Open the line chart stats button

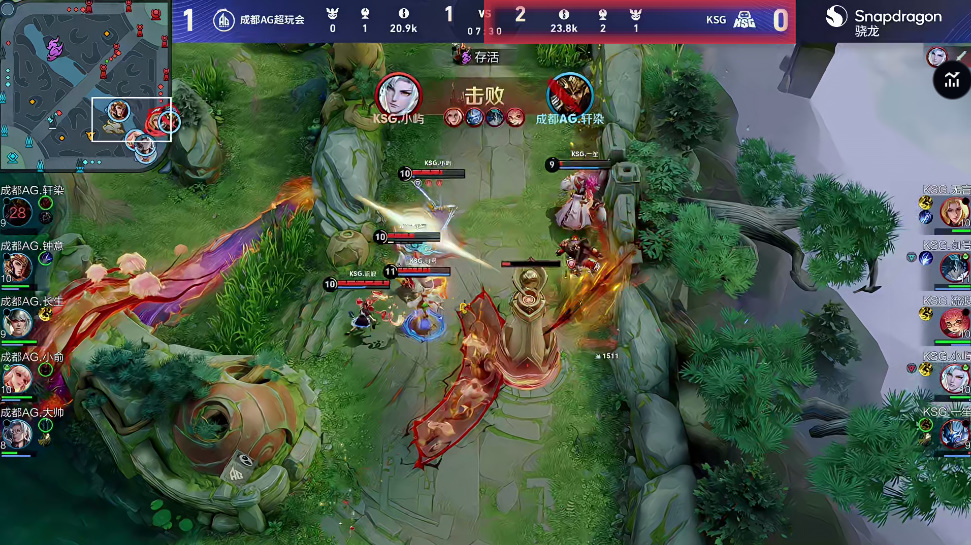coord(951,83)
